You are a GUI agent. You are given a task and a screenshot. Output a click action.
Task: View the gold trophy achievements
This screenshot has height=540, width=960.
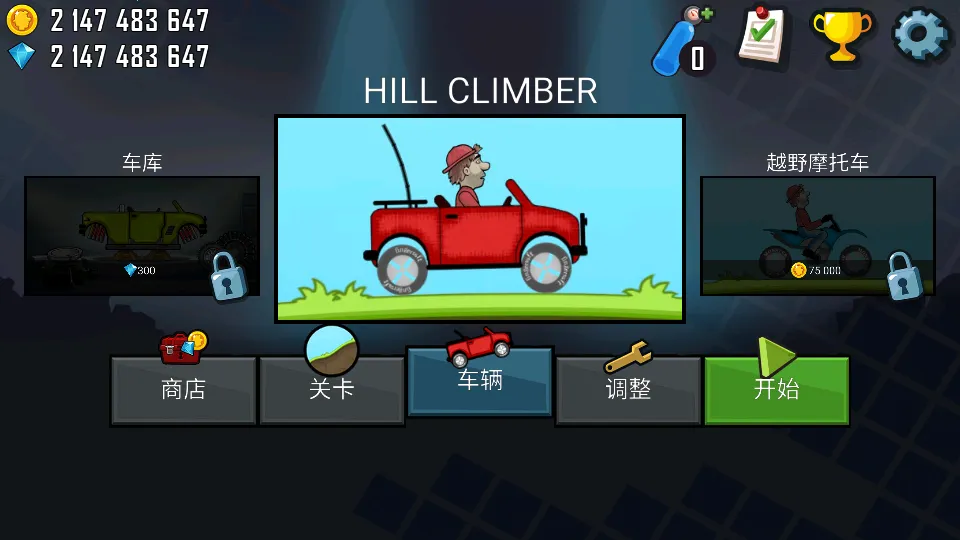[840, 38]
